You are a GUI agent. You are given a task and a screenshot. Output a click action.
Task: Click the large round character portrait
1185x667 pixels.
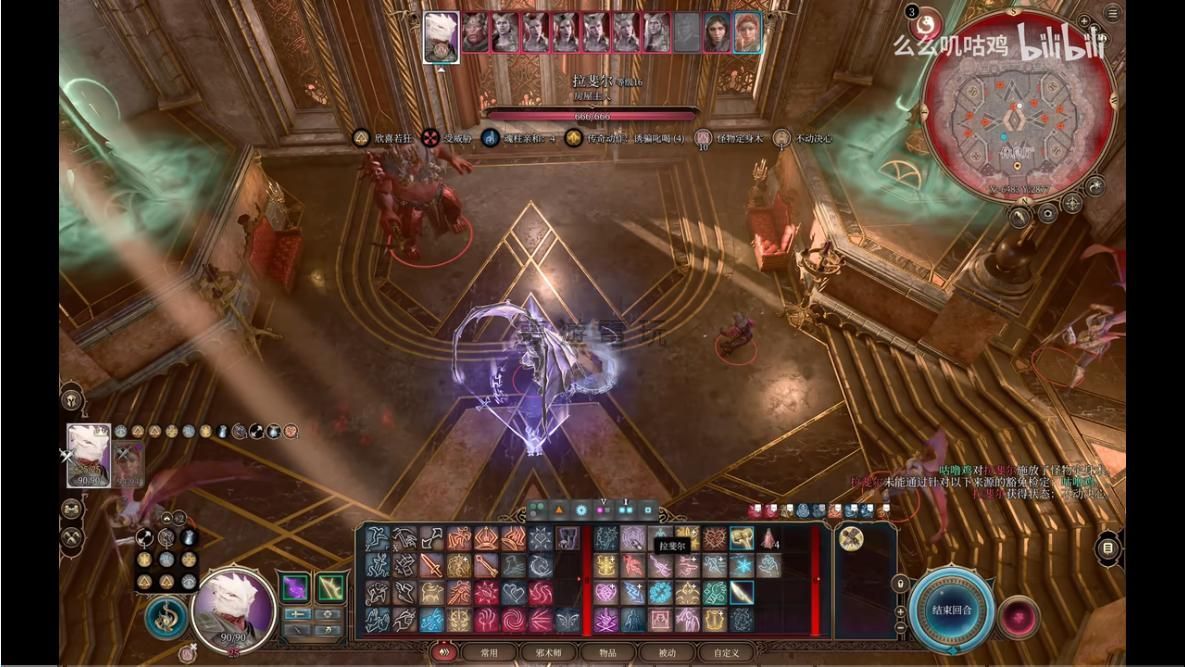(x=234, y=606)
